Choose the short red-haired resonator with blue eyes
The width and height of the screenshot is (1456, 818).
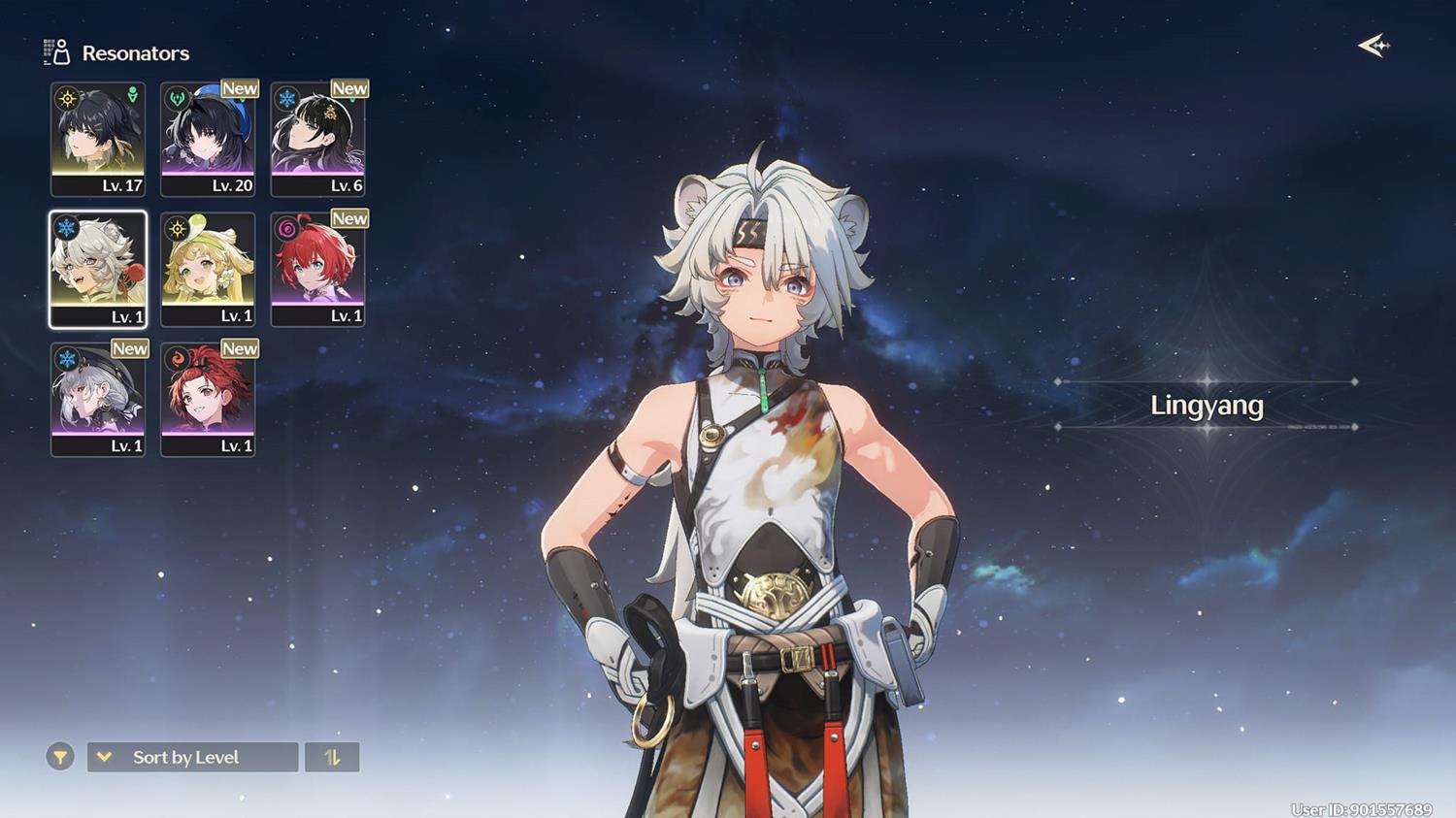click(x=317, y=269)
